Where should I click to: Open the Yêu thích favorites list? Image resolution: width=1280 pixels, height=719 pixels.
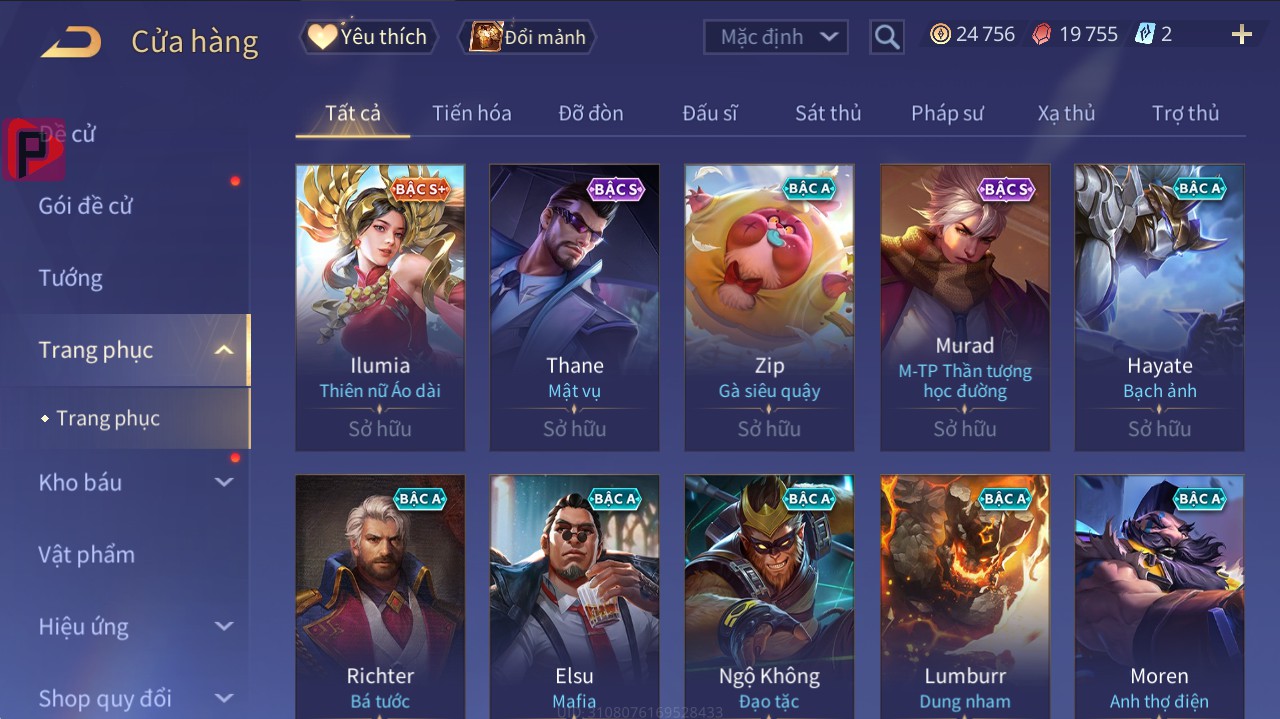[x=367, y=37]
